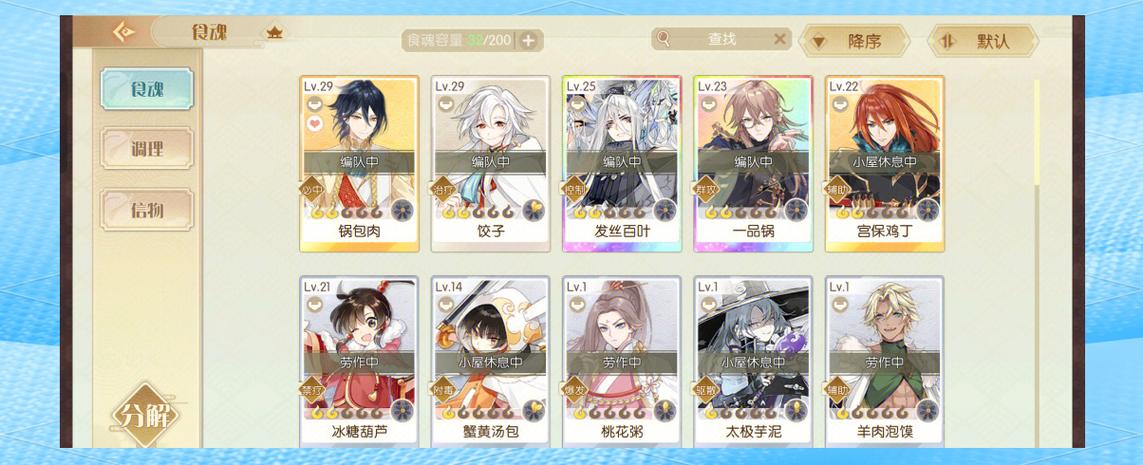Switch to the 食魂 side tab
The image size is (1143, 465).
click(x=146, y=89)
